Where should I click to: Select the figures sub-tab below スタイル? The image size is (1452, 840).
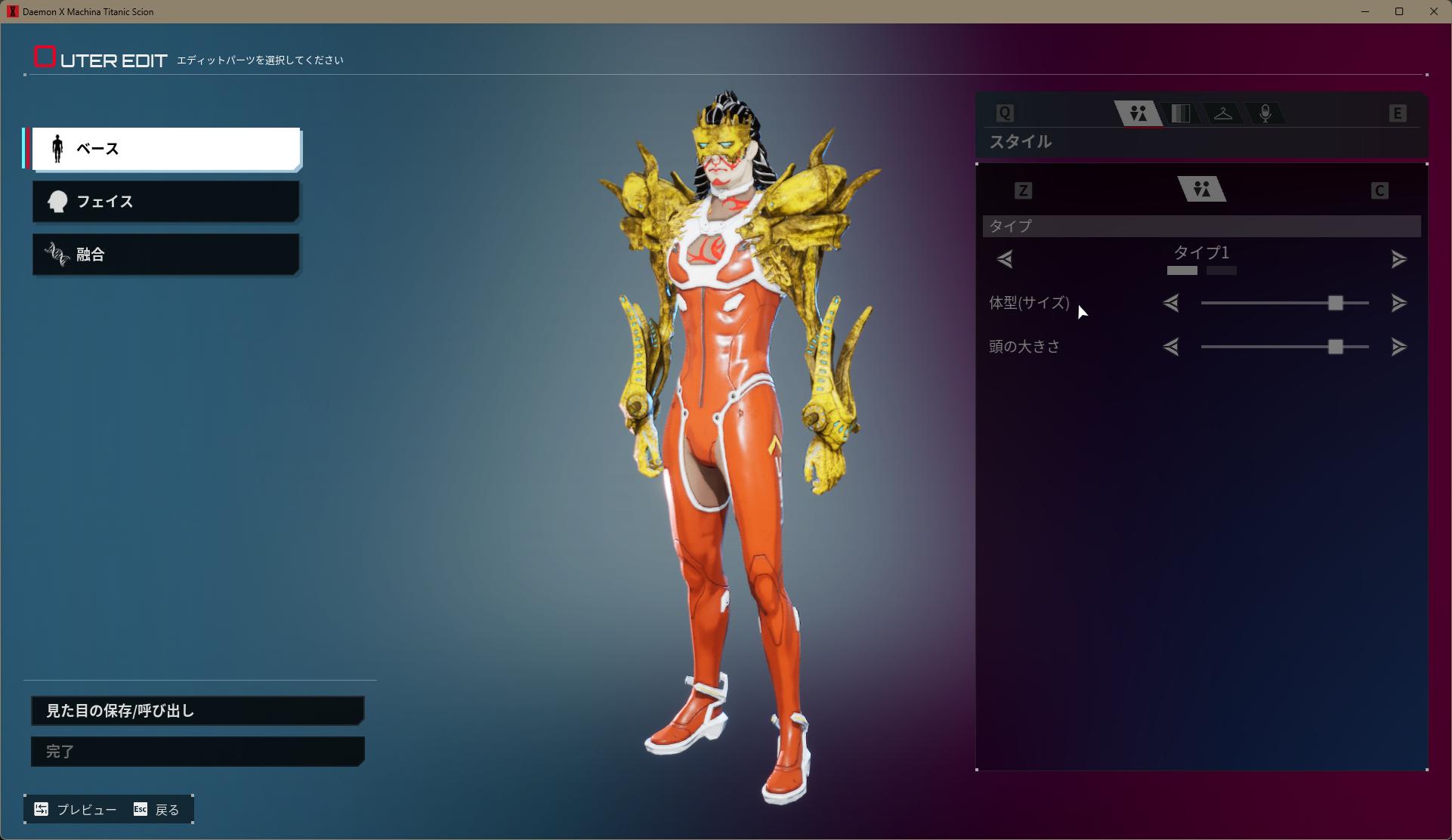[1202, 190]
